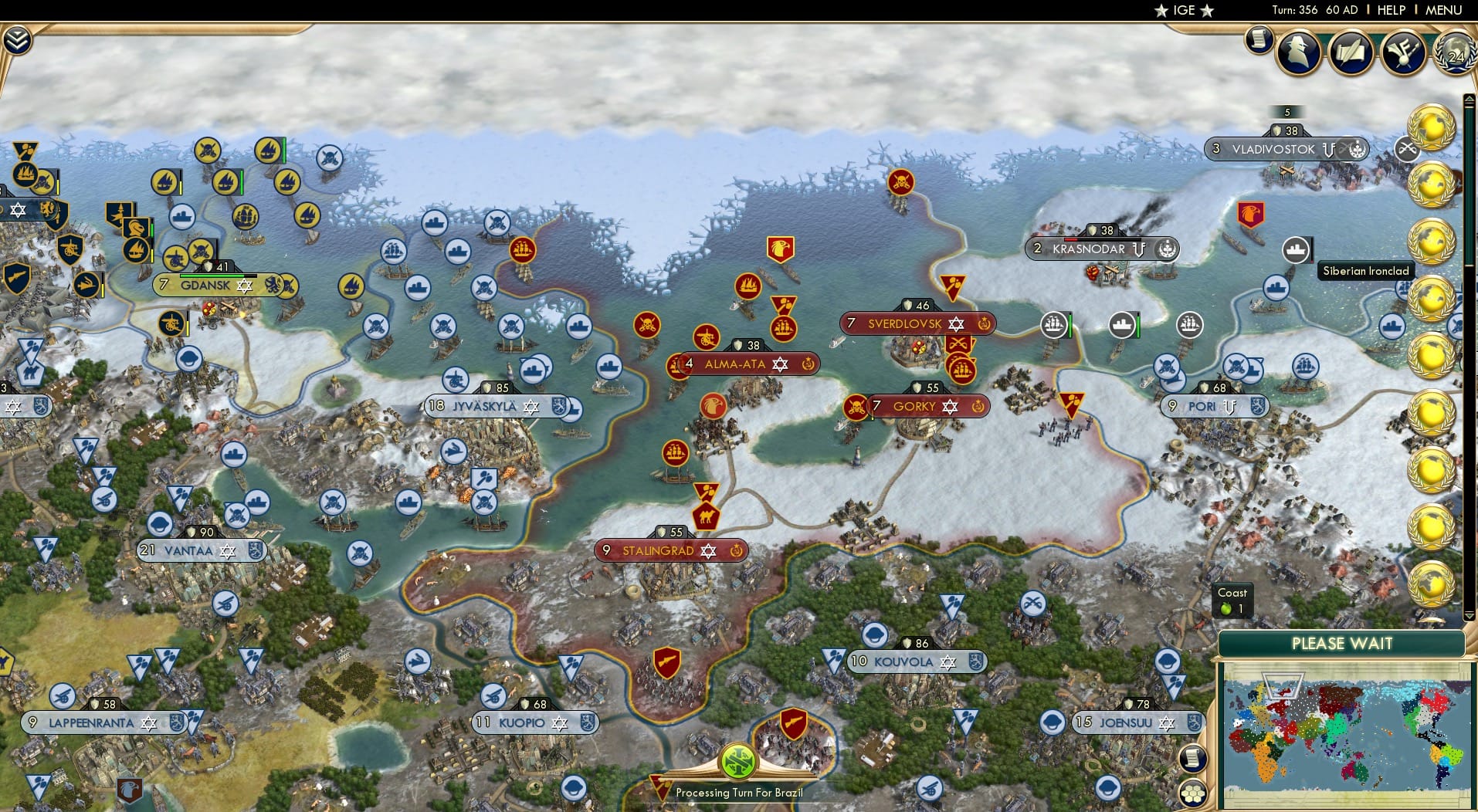Image resolution: width=1478 pixels, height=812 pixels.
Task: Open the MENU item
Action: (x=1446, y=10)
